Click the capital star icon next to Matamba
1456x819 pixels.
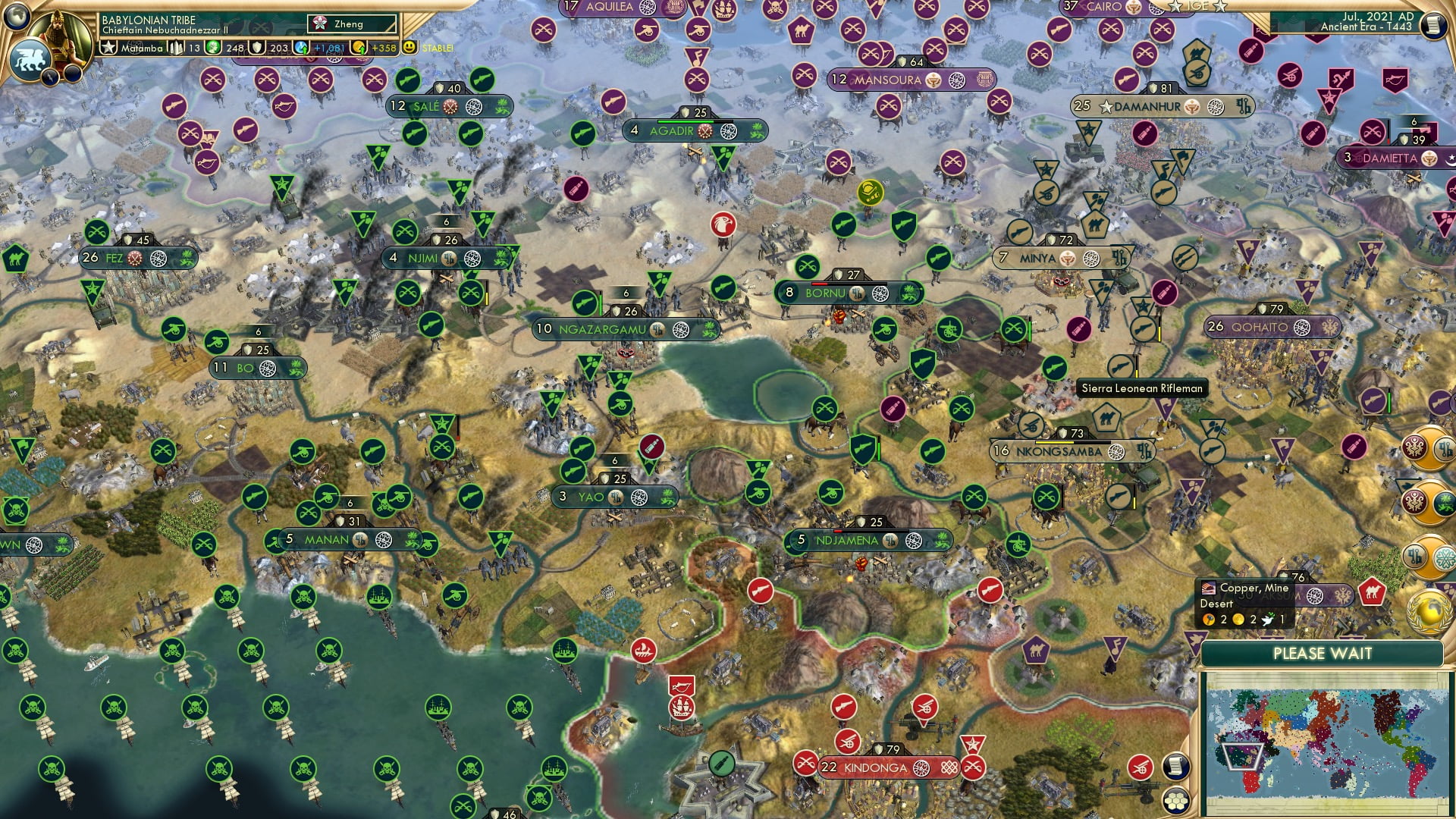(109, 47)
